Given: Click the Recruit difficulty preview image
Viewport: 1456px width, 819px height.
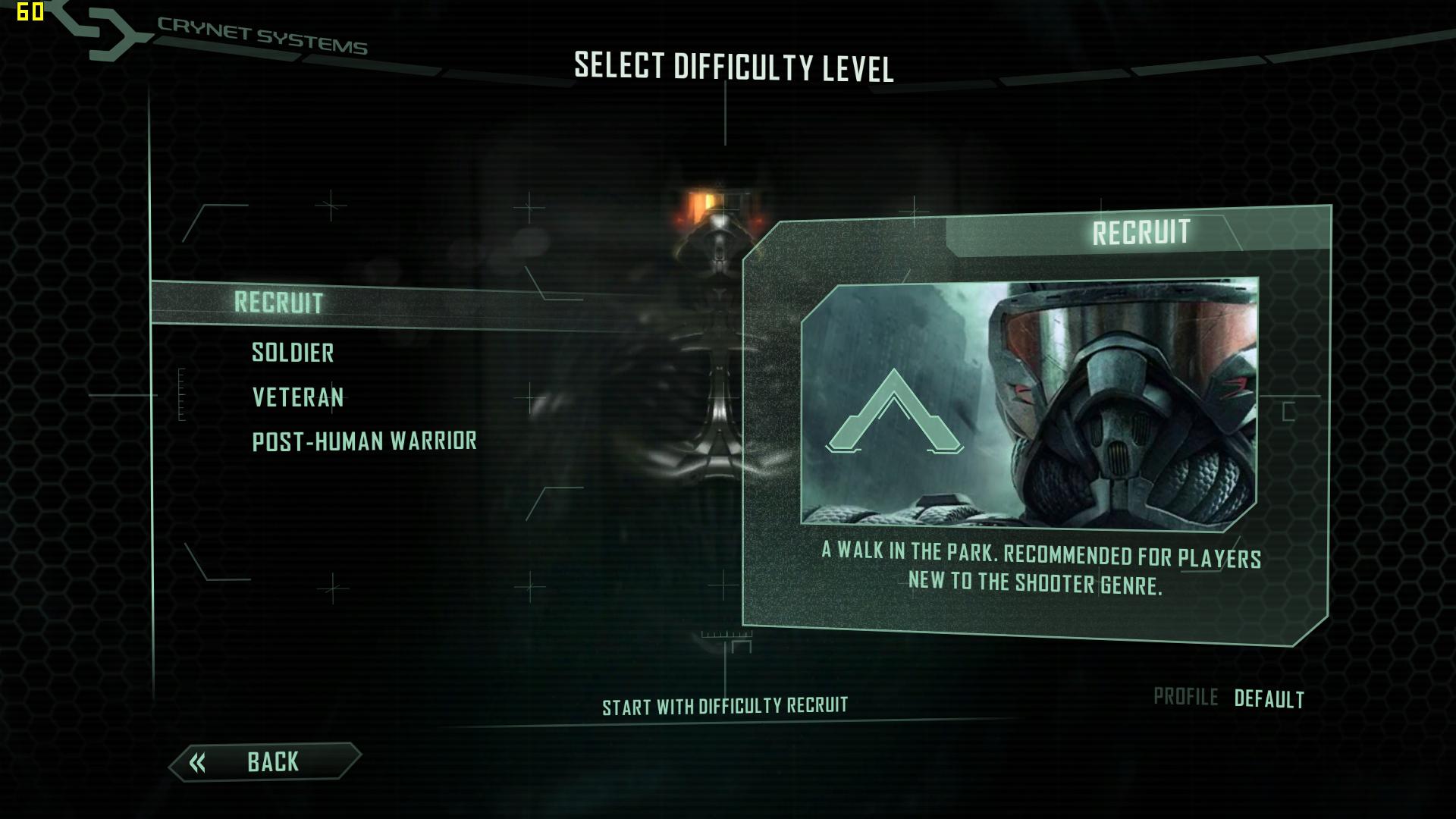Looking at the screenshot, I should click(1029, 403).
